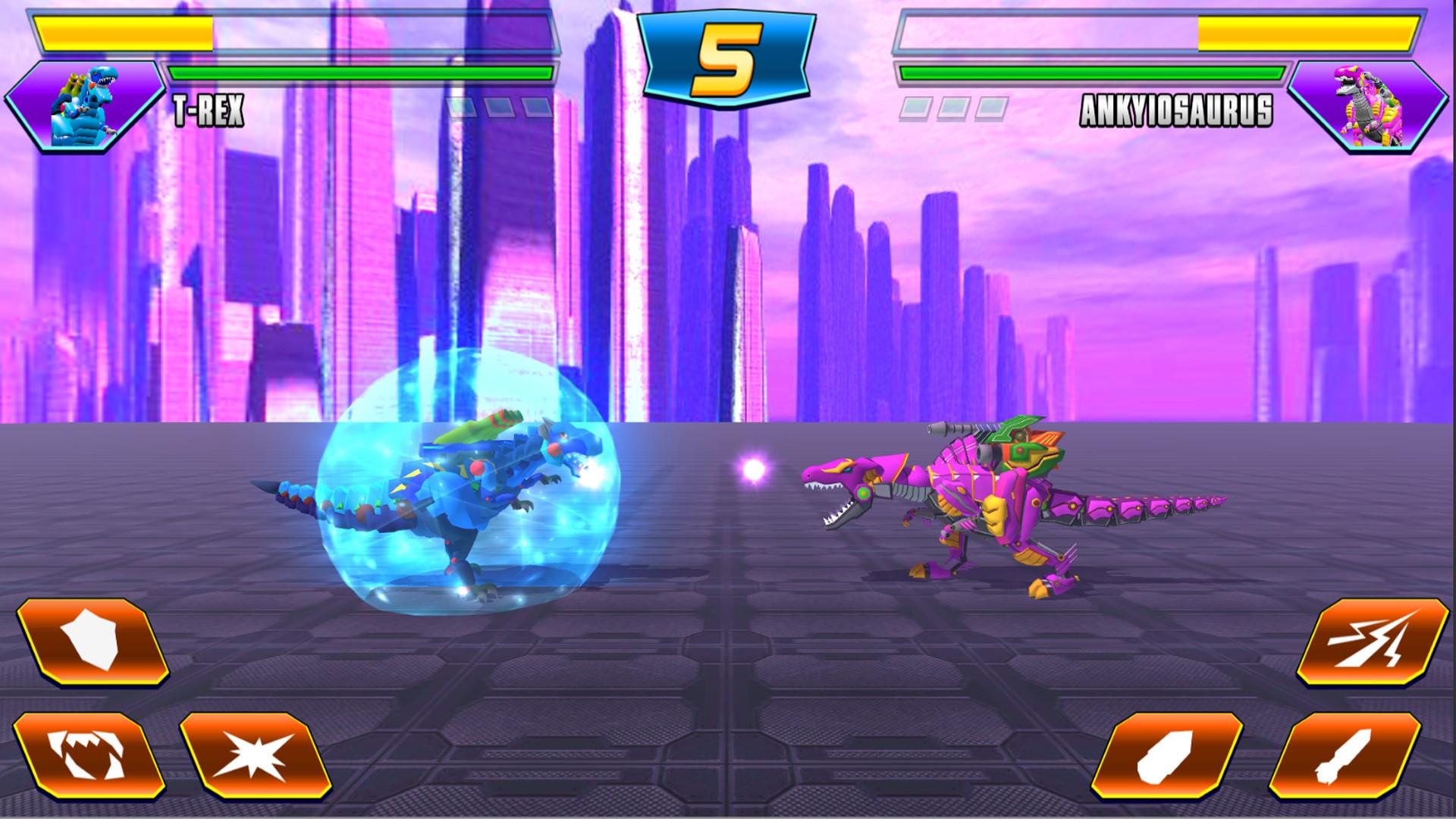The image size is (1456, 819).
Task: Use the jaw bite attack
Action: click(x=89, y=755)
